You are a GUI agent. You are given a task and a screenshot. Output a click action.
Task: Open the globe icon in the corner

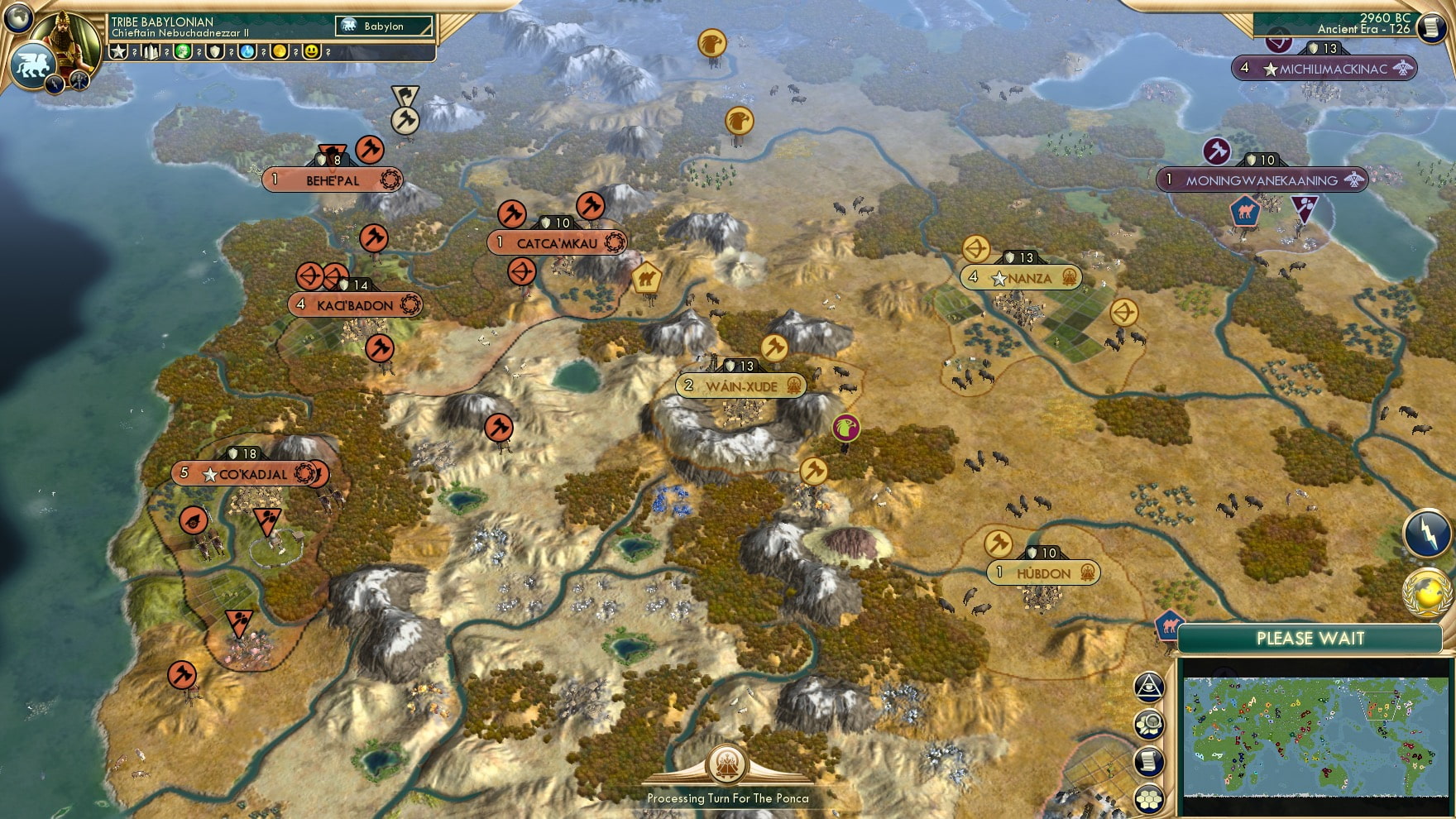(17, 16)
